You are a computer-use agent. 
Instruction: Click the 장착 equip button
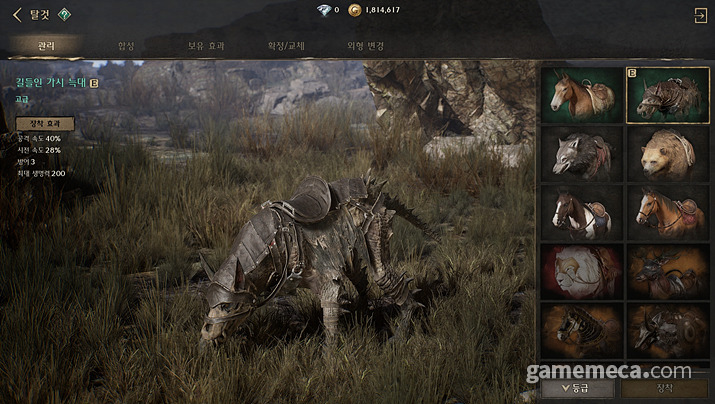[x=666, y=385]
